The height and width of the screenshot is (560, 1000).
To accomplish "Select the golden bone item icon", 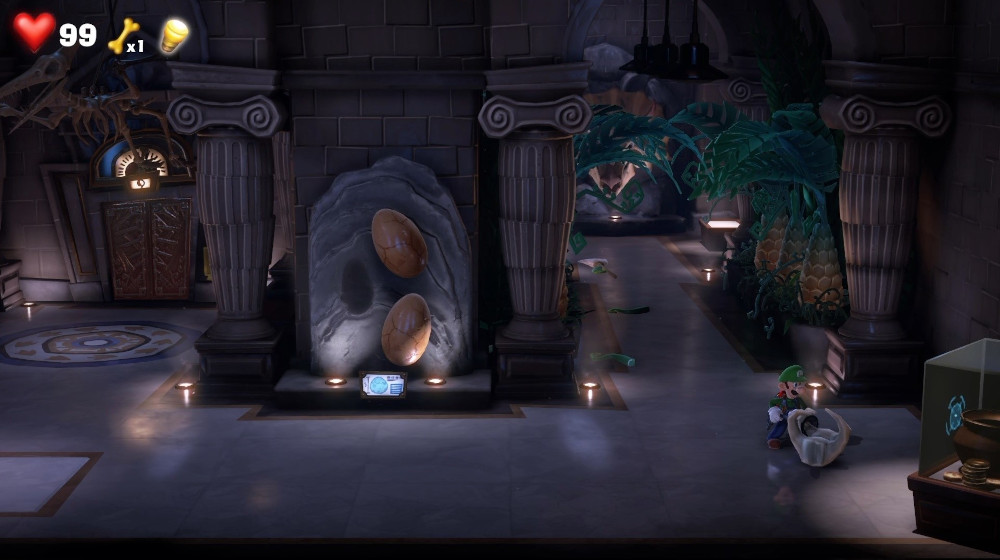I will (122, 35).
